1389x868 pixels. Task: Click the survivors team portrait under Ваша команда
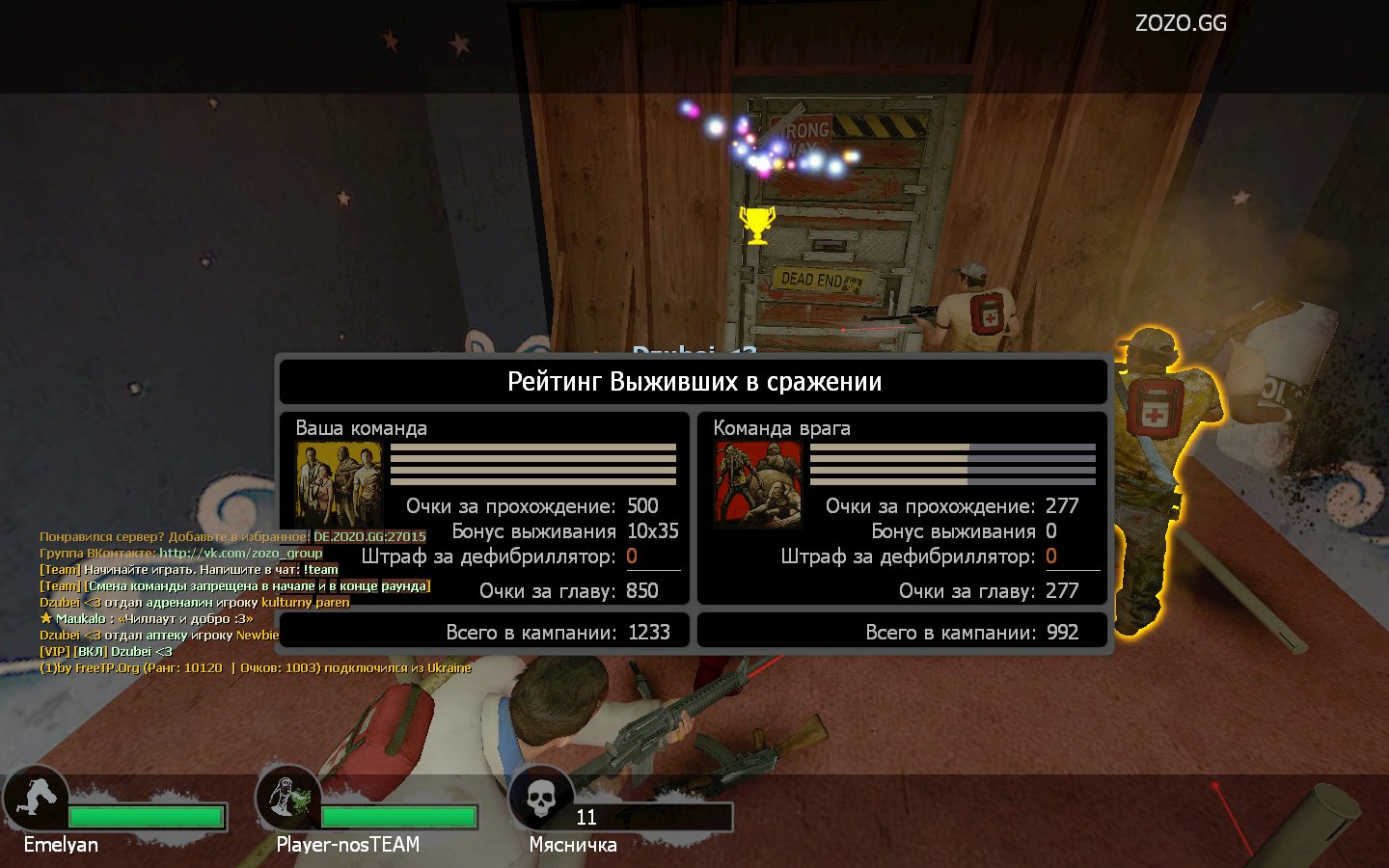338,485
